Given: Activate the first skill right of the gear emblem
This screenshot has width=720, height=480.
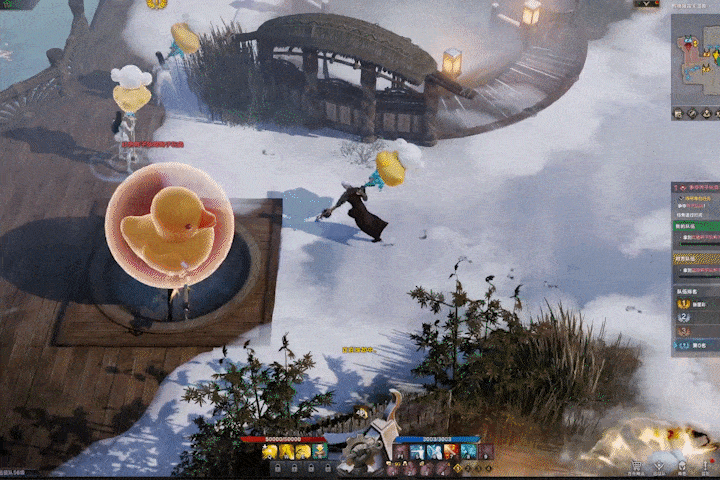Looking at the screenshot, I should click(402, 452).
